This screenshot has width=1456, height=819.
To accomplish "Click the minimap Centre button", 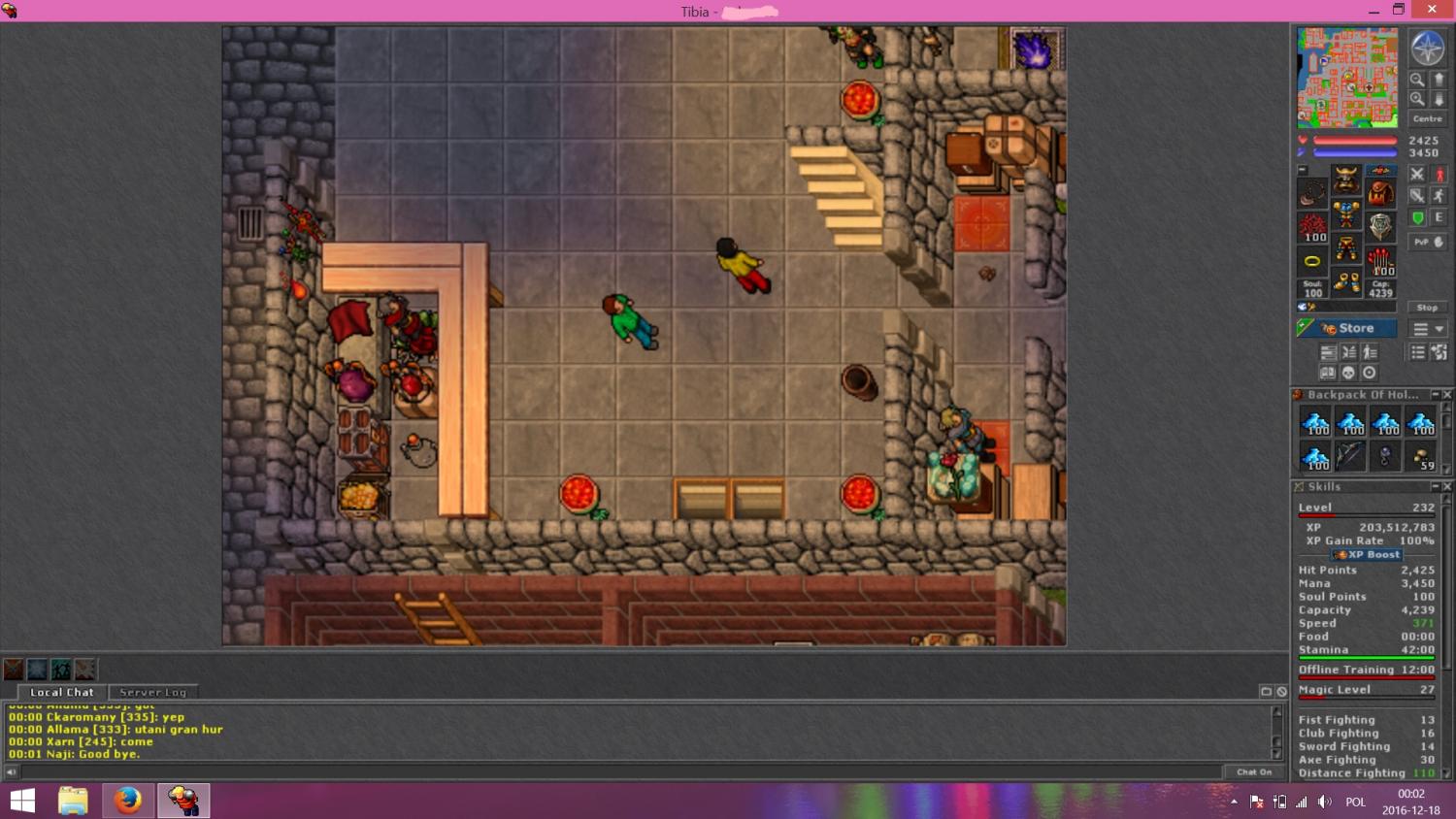I will click(x=1427, y=118).
